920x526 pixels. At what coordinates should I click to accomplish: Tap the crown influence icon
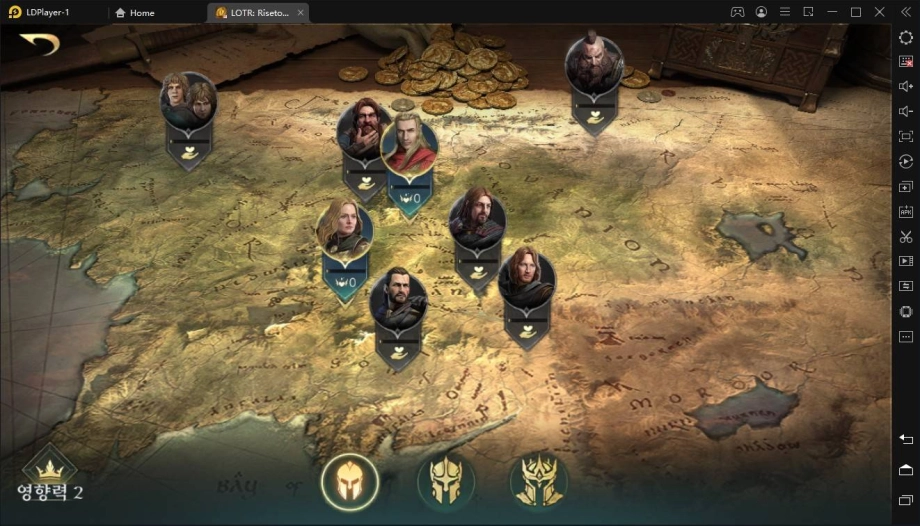49,468
